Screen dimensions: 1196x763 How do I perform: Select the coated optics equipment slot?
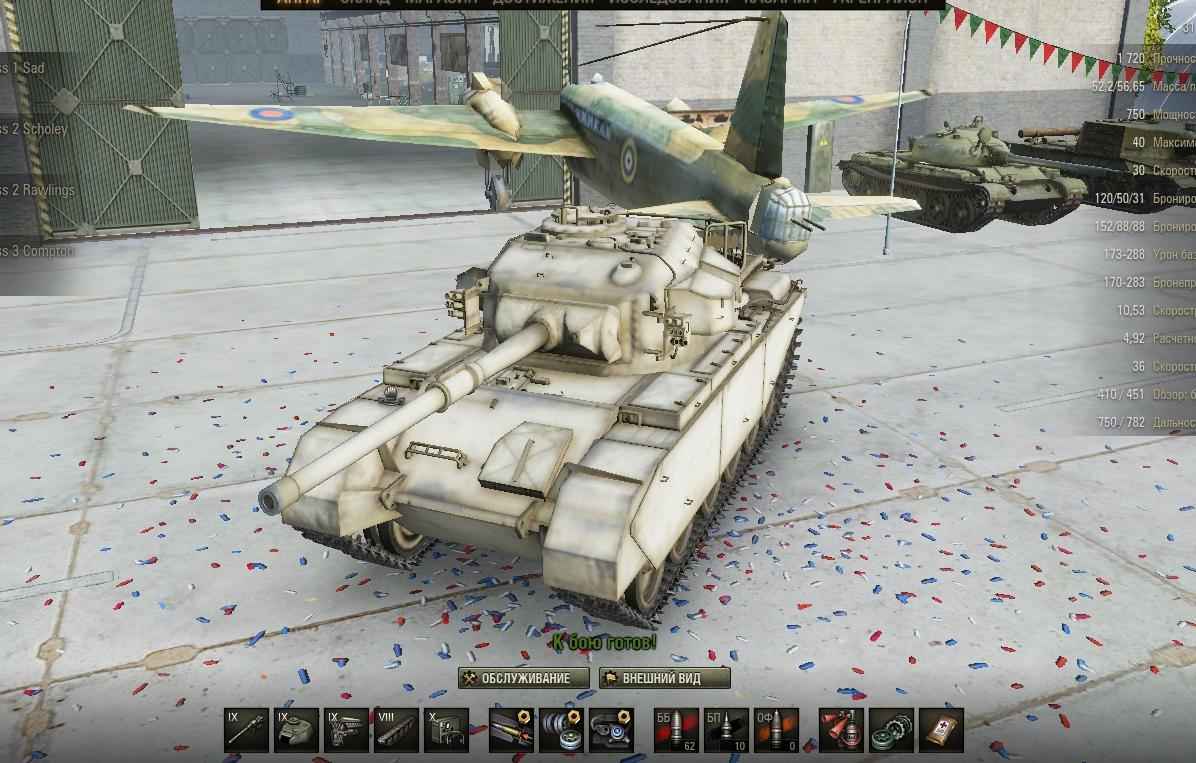tap(611, 730)
